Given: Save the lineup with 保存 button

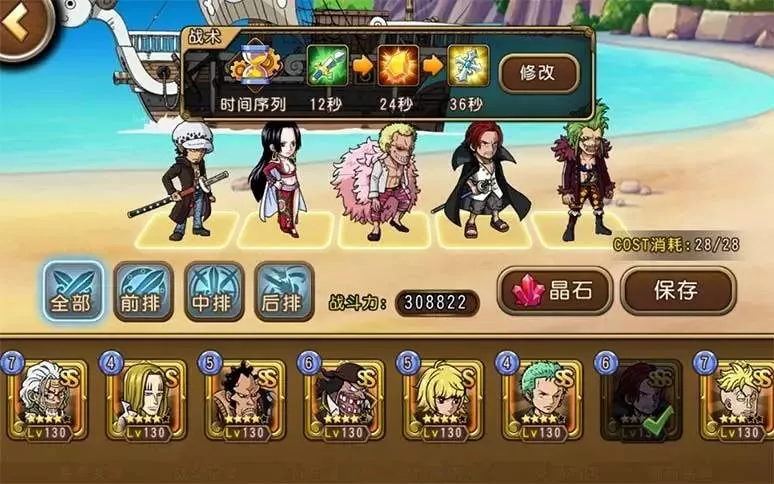Looking at the screenshot, I should pos(677,291).
